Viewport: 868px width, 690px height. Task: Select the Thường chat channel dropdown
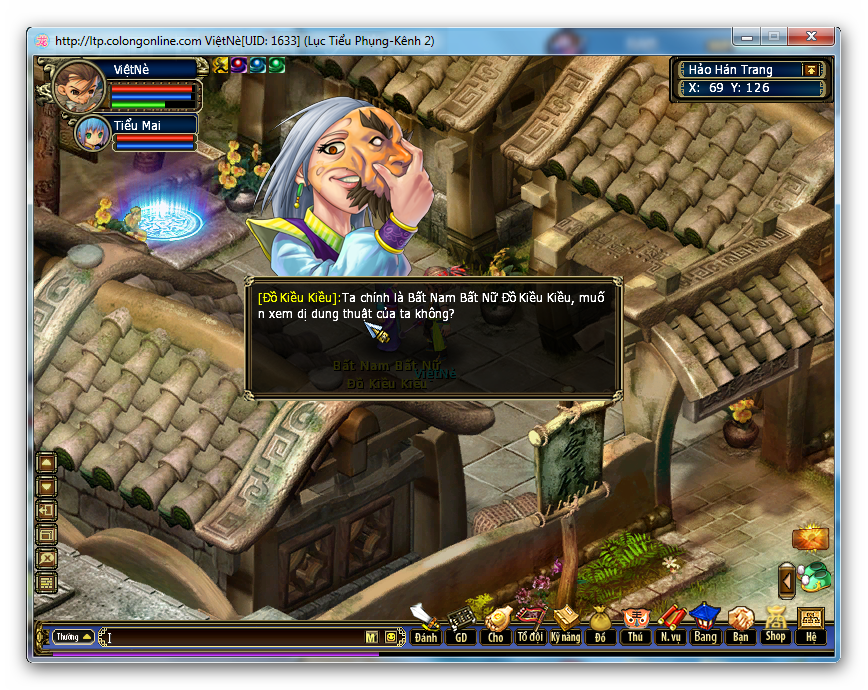click(73, 637)
